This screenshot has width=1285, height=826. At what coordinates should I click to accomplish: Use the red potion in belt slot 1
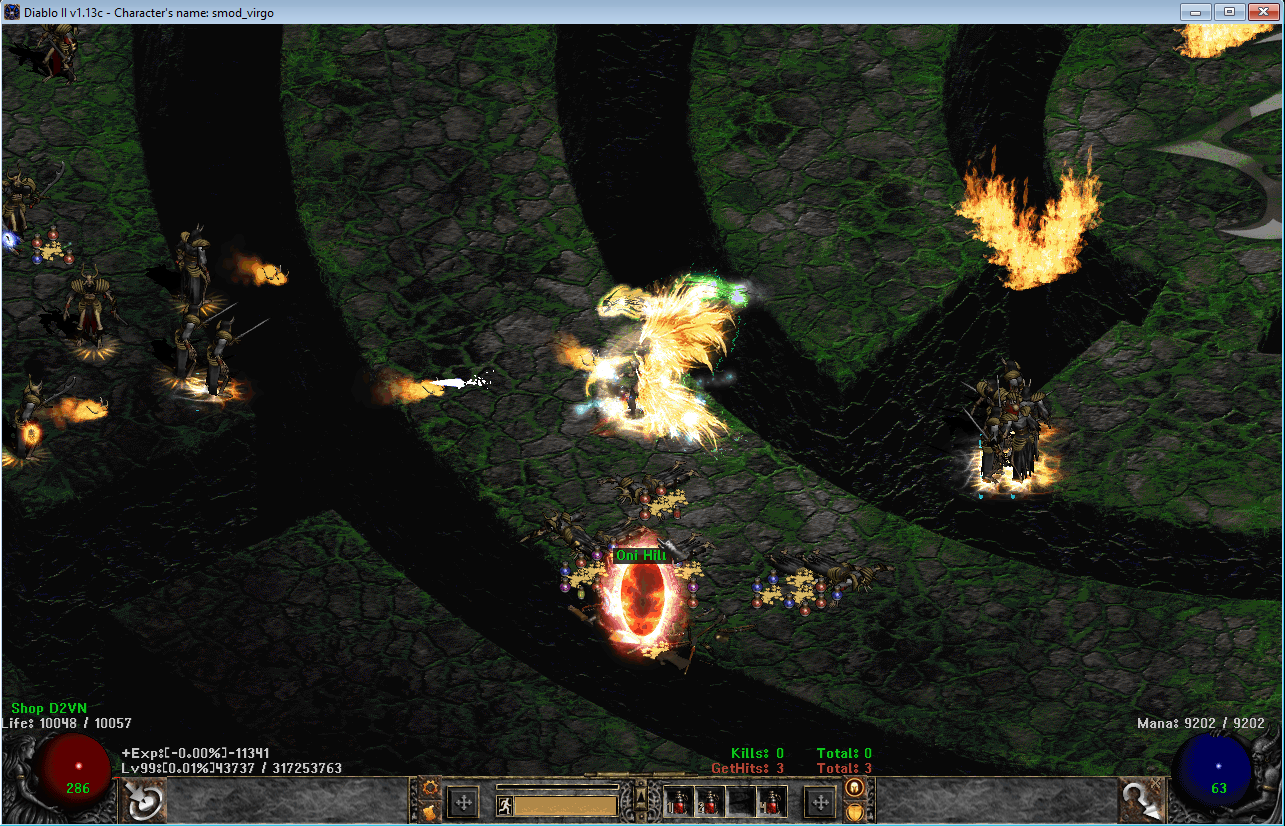tap(679, 801)
